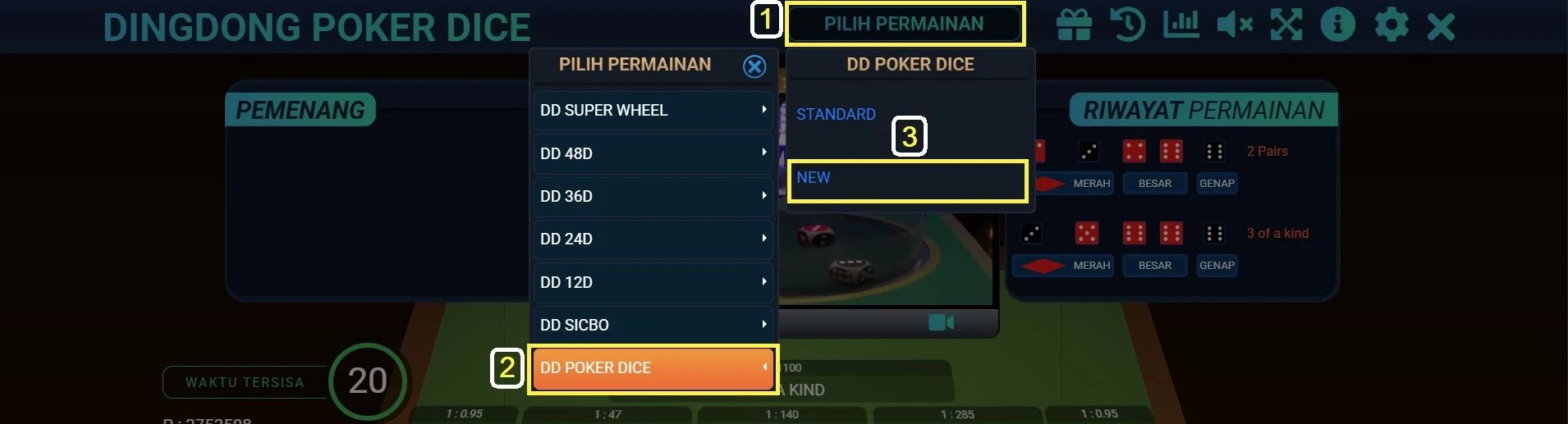
Task: Toggle the muted speaker sound icon
Action: 1234,25
